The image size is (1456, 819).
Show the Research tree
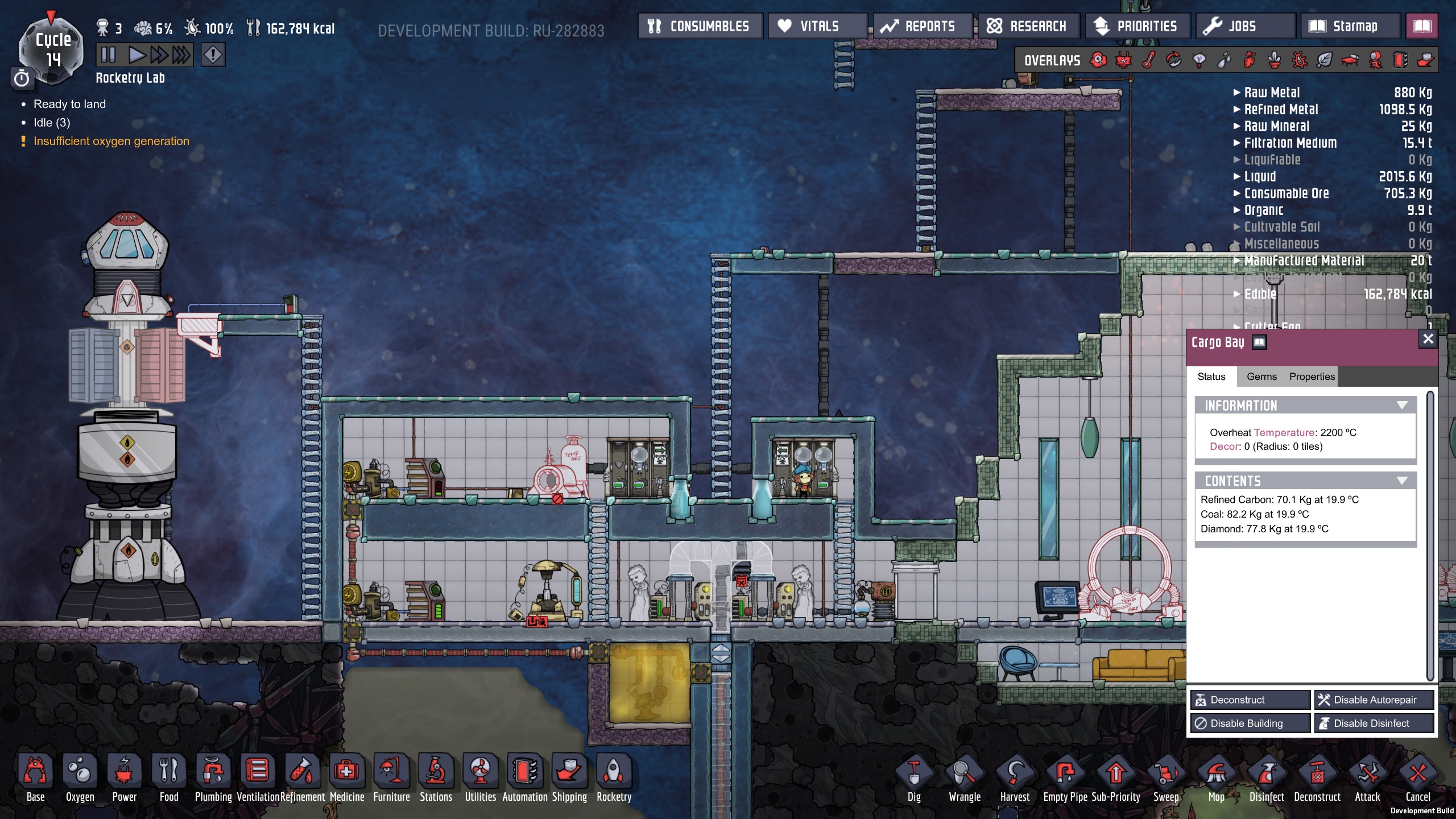click(1028, 26)
